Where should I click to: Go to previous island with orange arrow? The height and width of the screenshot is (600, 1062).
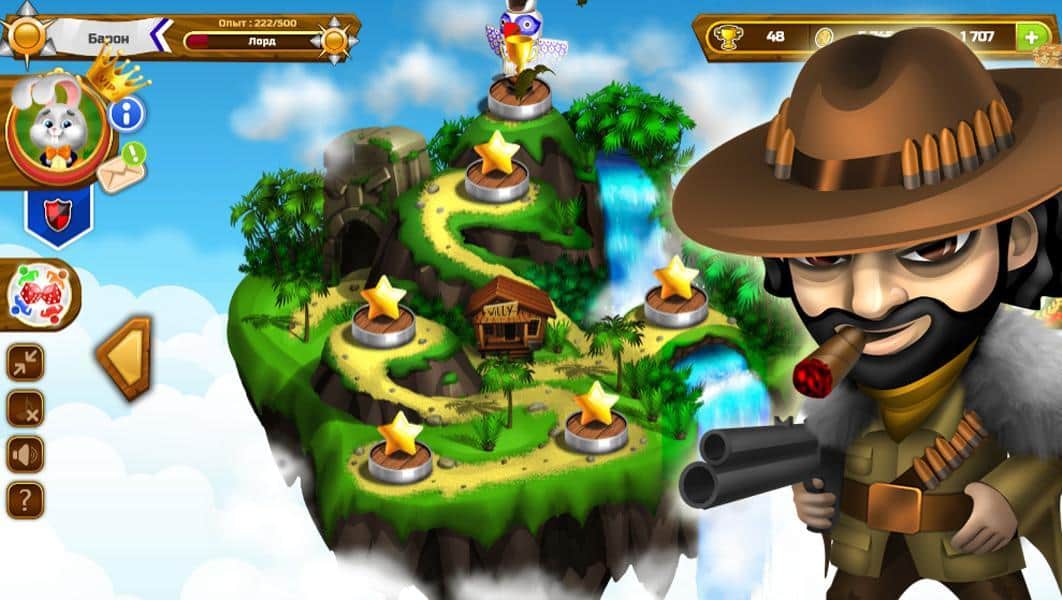click(x=125, y=356)
